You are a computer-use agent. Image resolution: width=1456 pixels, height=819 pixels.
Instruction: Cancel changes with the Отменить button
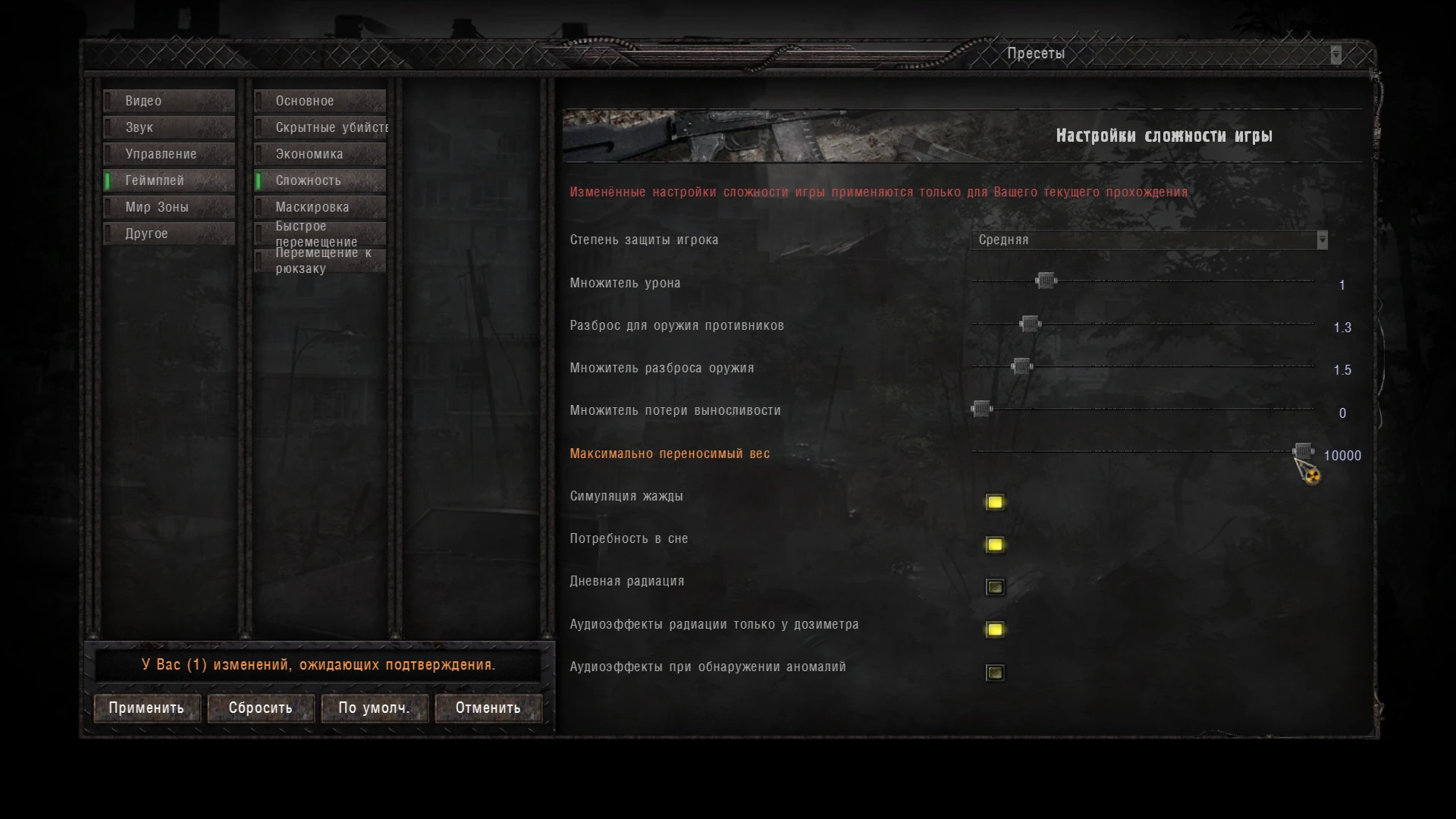coord(488,708)
